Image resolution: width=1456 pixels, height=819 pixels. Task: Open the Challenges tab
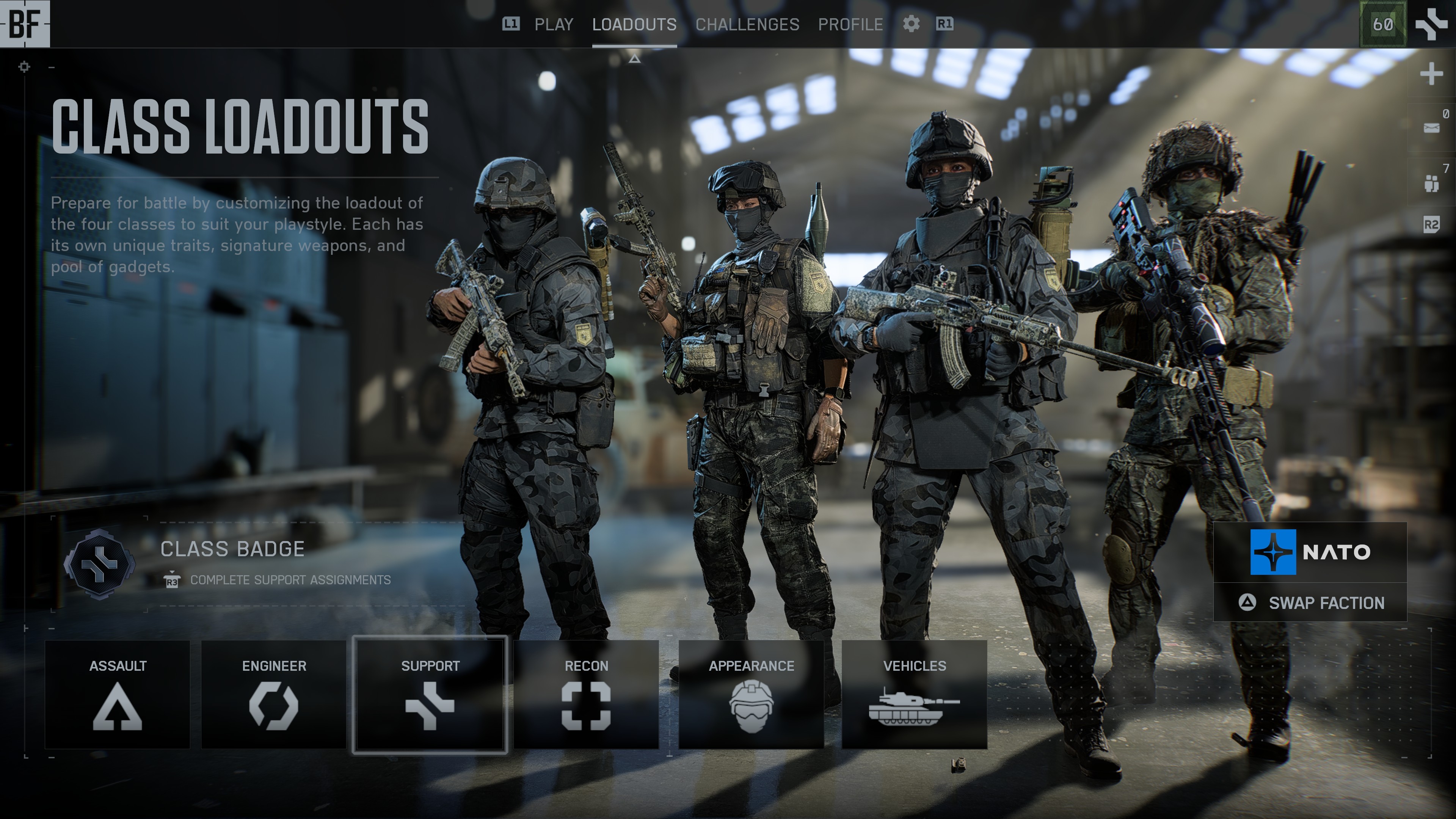coord(747,24)
